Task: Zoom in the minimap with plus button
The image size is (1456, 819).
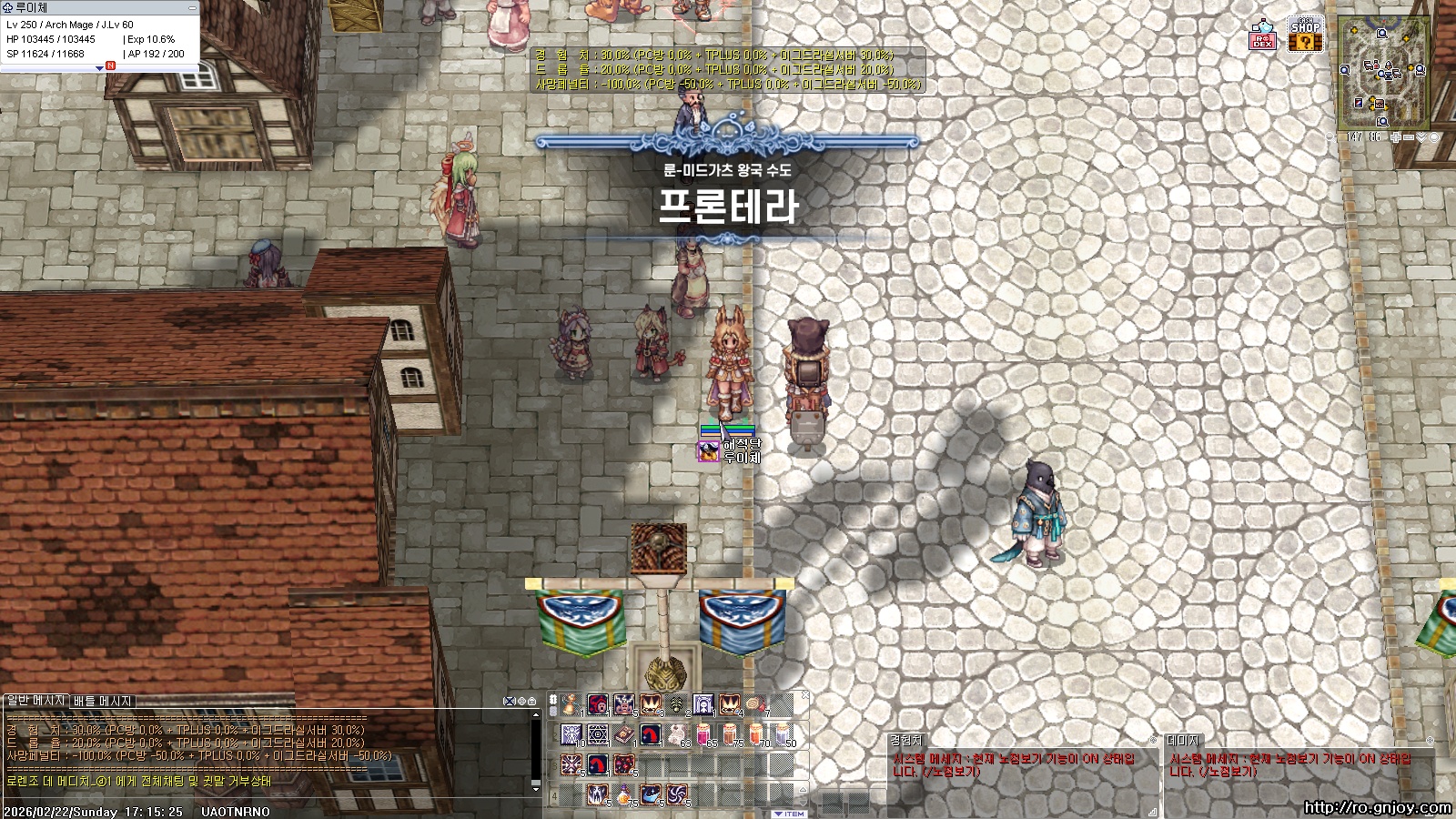Action: pos(1396,137)
